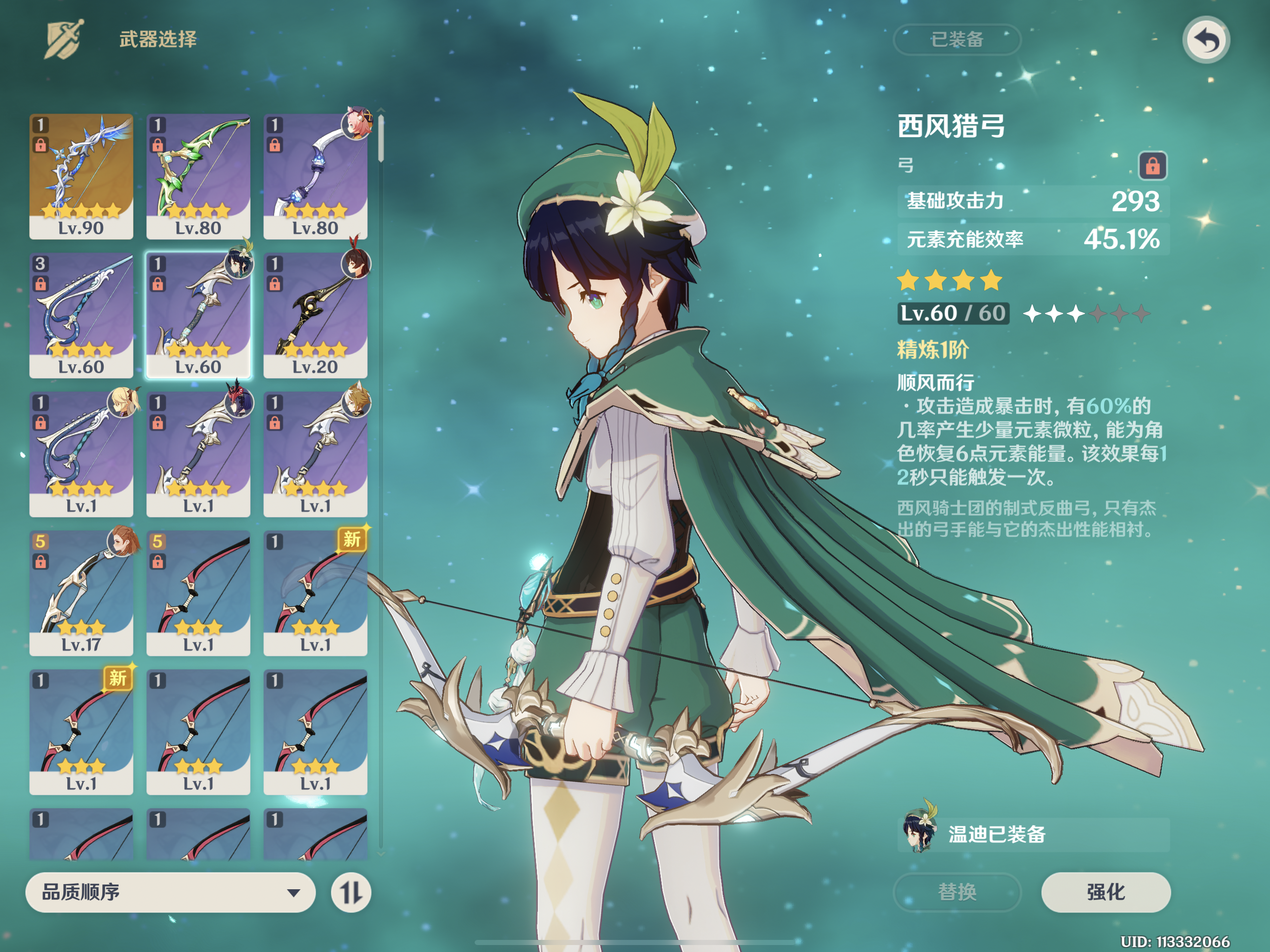Open the 品质顺序 sort dropdown
The width and height of the screenshot is (1270, 952).
click(171, 892)
